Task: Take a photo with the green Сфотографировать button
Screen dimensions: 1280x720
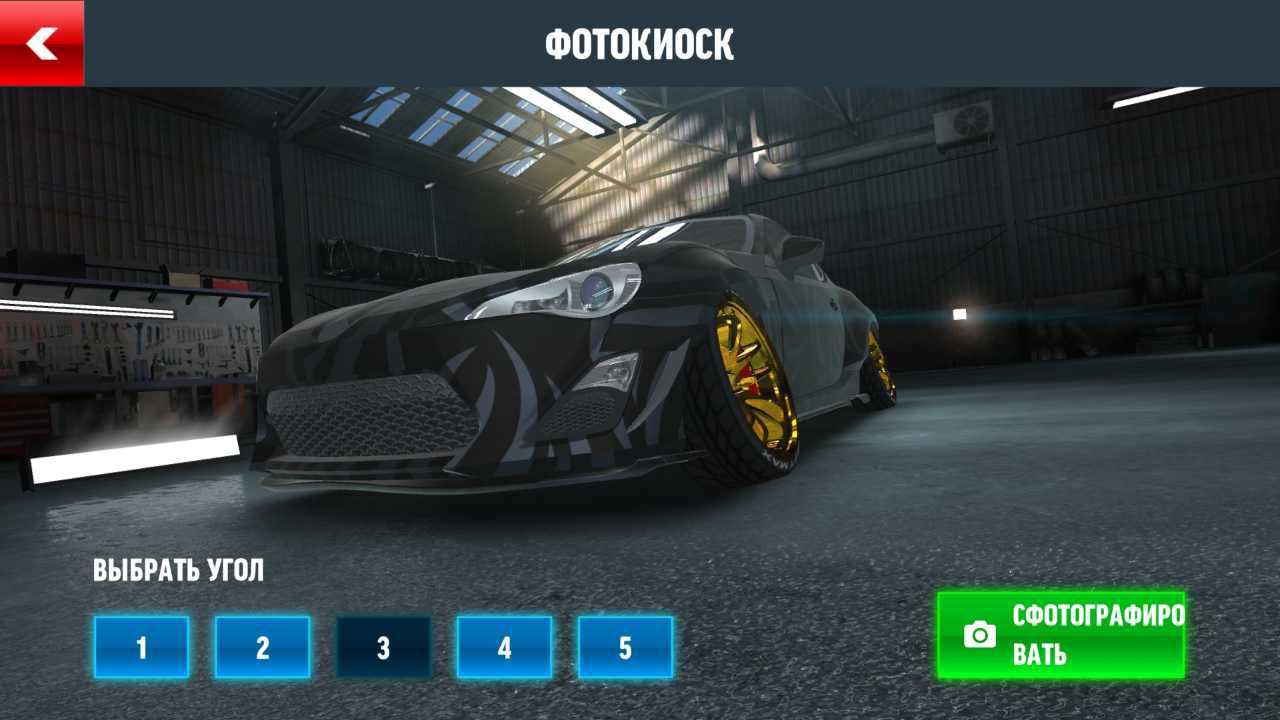Action: 1061,634
